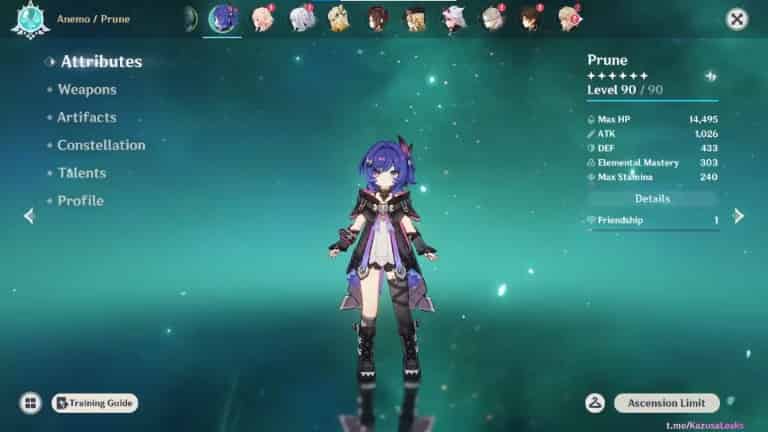Show the Constellation page
This screenshot has width=768, height=432.
pos(101,145)
